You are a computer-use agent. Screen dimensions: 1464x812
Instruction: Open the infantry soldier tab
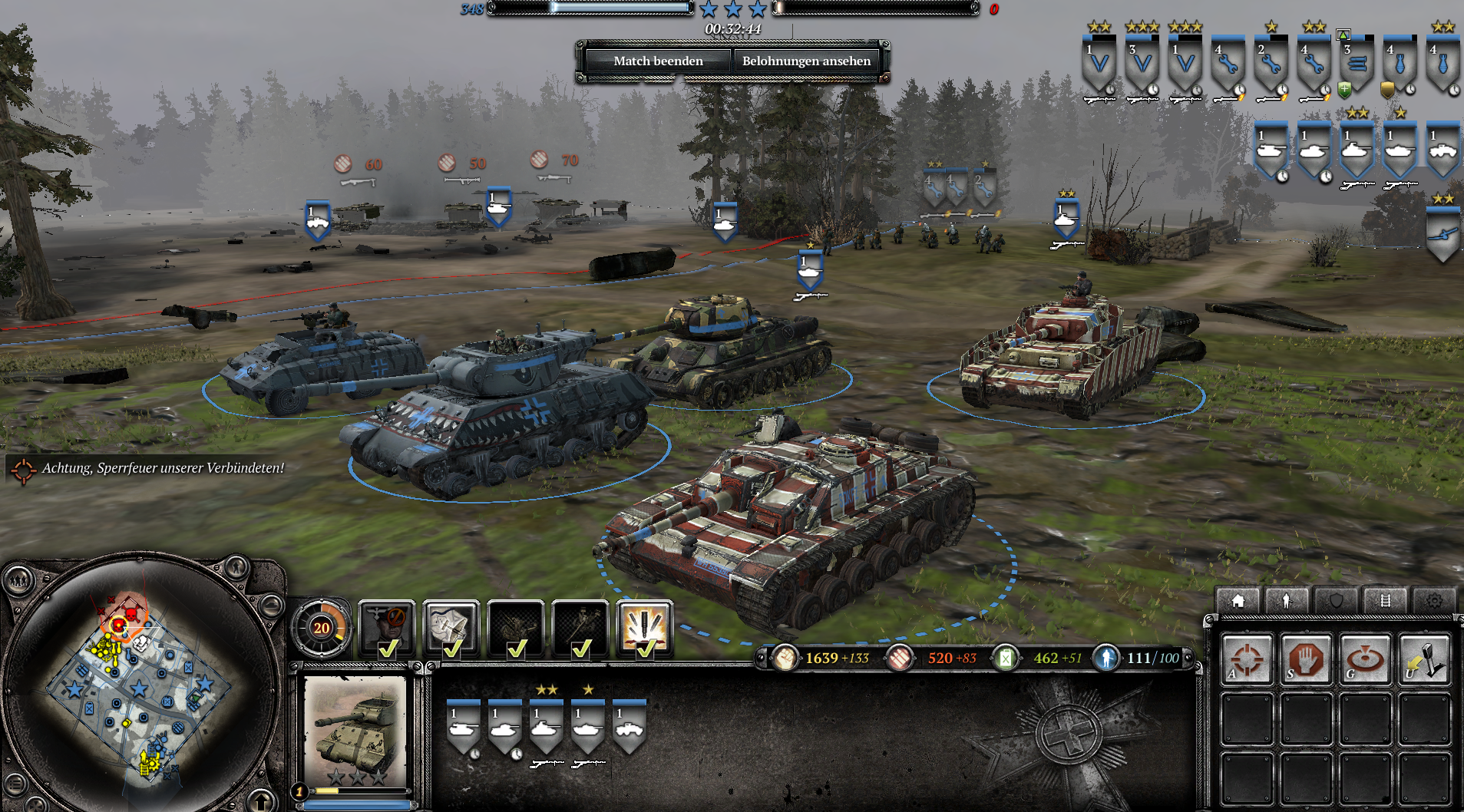pyautogui.click(x=1287, y=600)
